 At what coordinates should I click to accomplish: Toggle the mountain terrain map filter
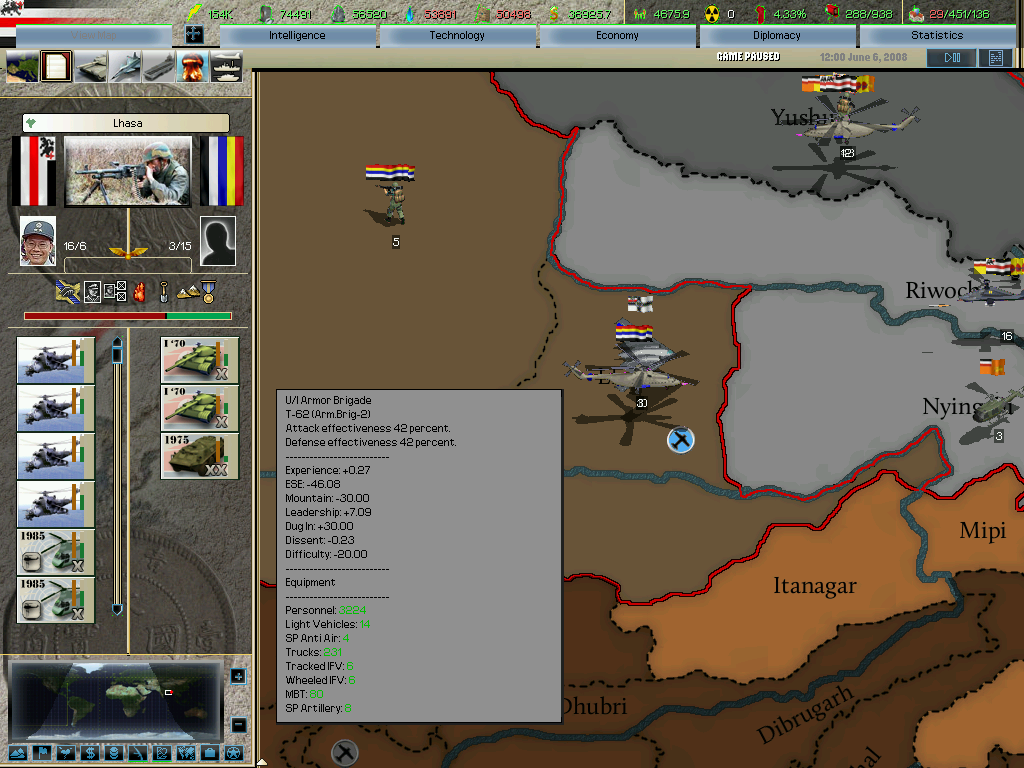tap(18, 752)
